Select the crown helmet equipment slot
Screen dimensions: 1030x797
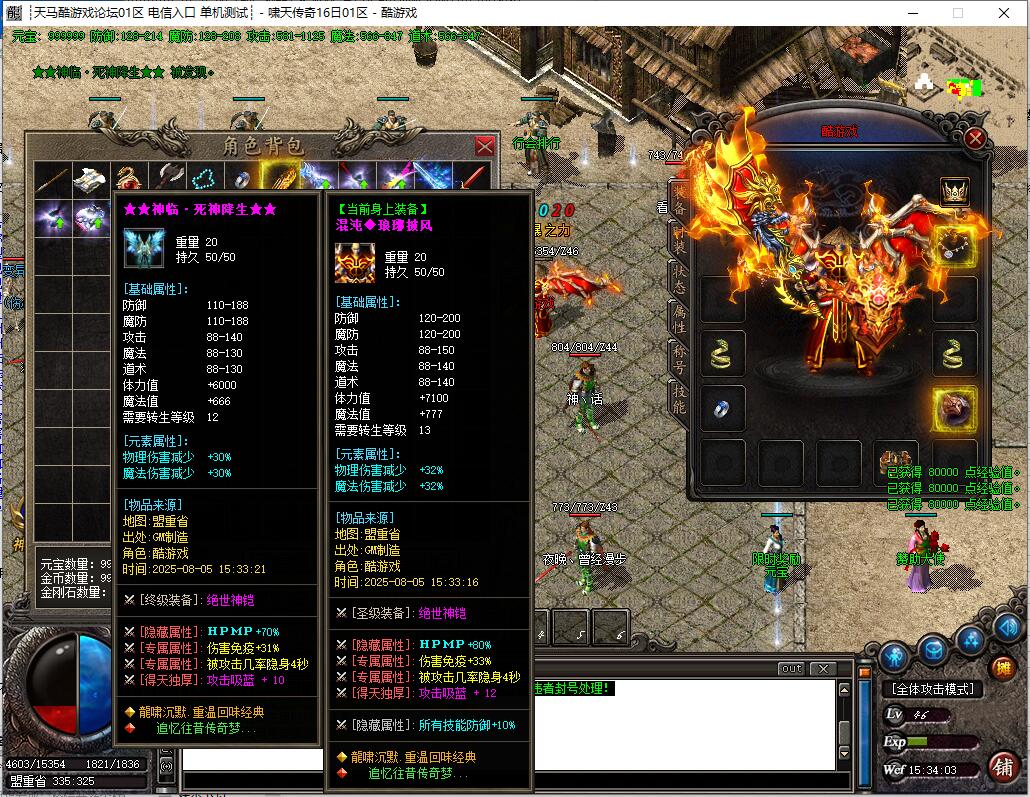click(x=955, y=190)
